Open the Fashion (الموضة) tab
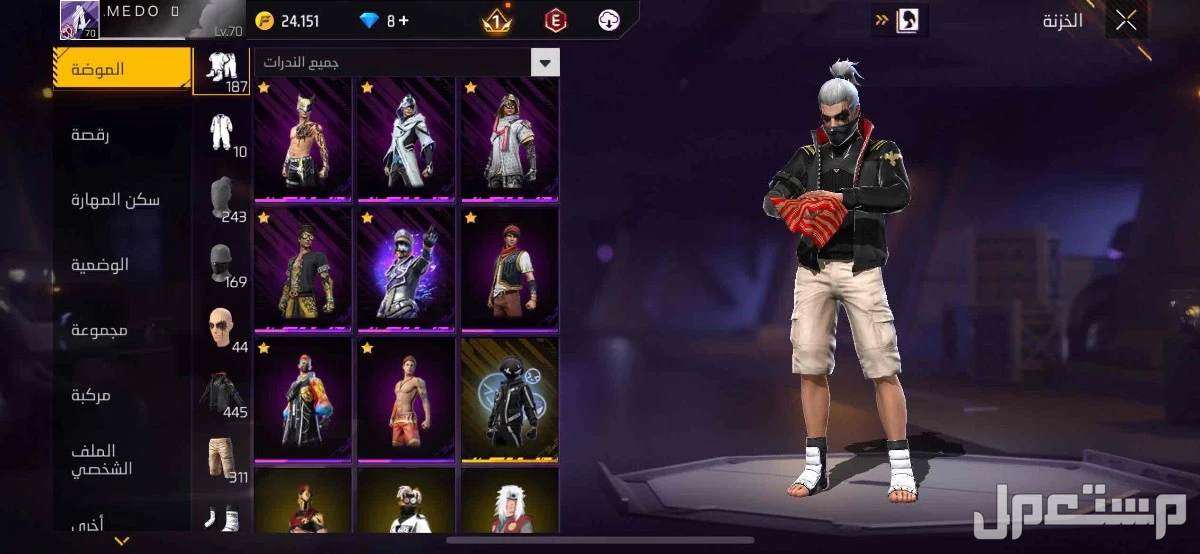This screenshot has width=1200, height=554. coord(122,70)
